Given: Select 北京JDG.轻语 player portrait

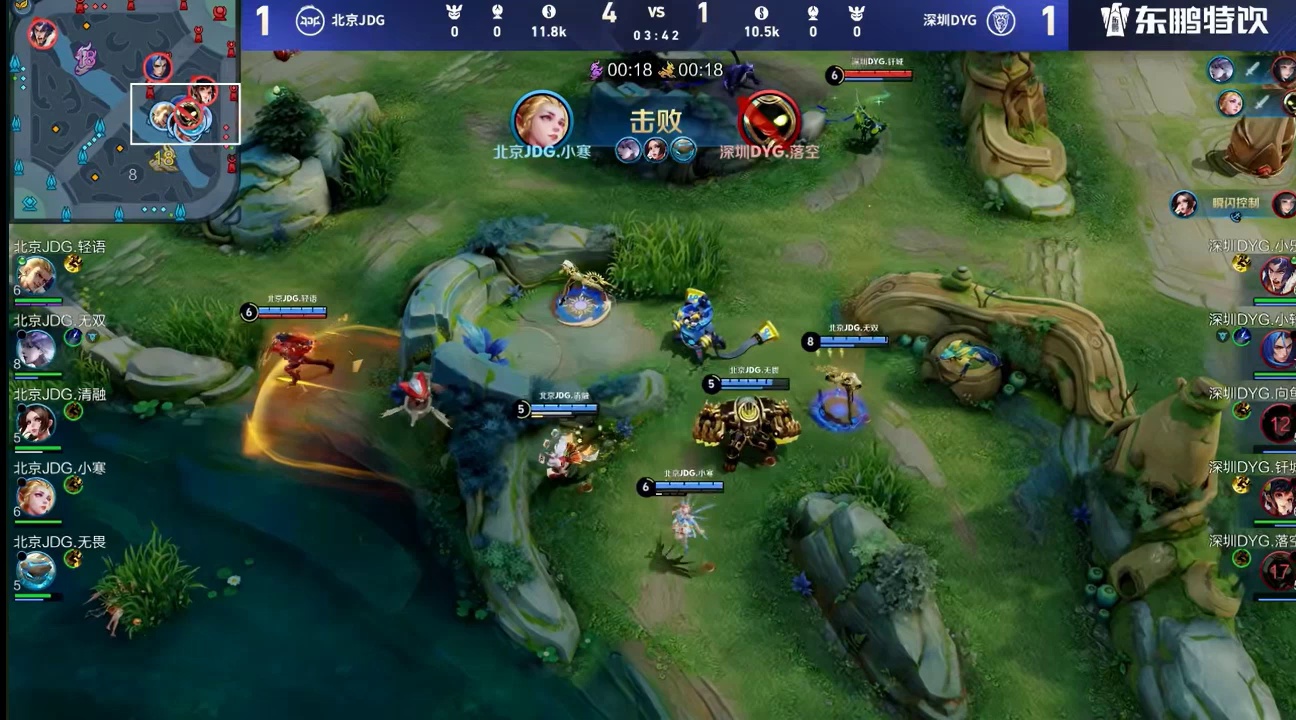Looking at the screenshot, I should tap(36, 274).
